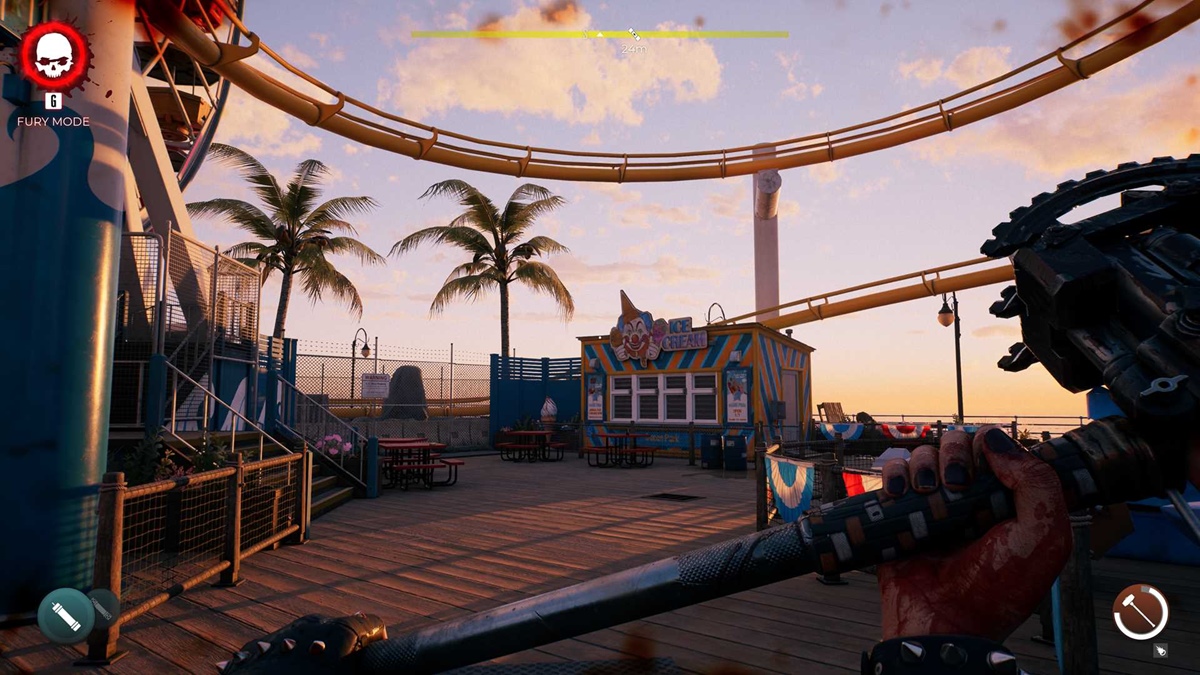Activate the Fury Mode skull icon

54,56
